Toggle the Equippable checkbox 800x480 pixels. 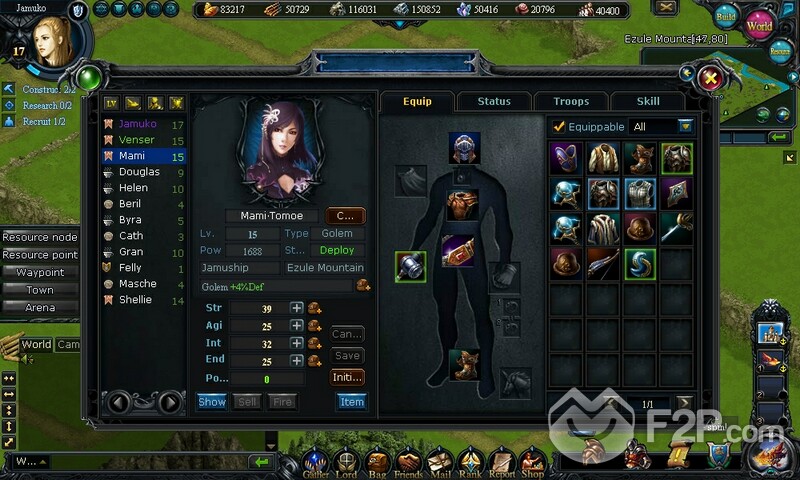[559, 127]
